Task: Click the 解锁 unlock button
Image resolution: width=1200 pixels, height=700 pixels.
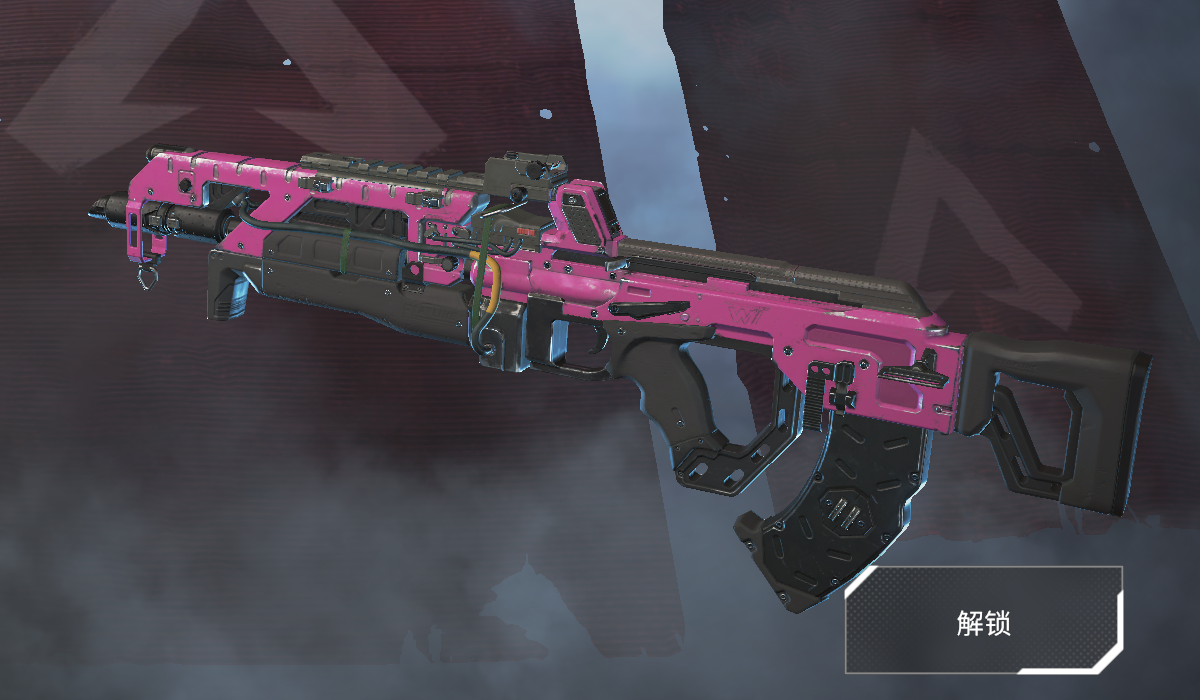Action: click(x=984, y=621)
